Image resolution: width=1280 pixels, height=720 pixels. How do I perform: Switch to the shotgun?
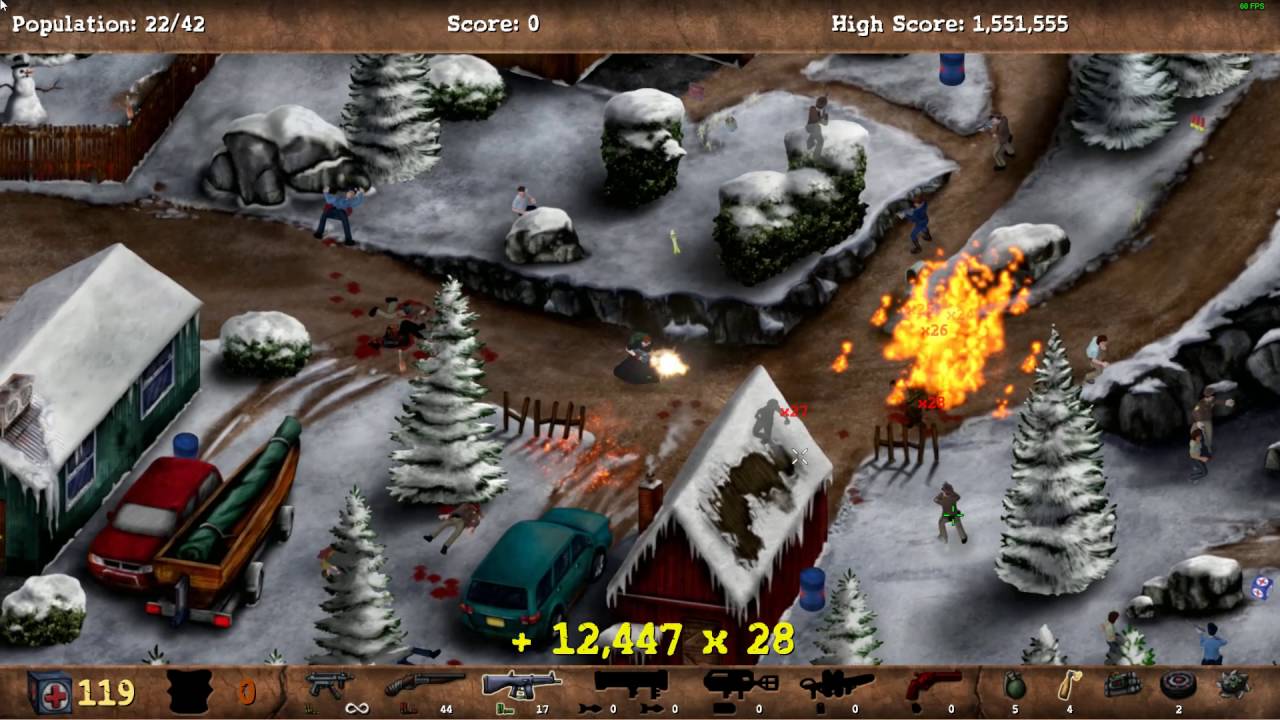point(424,685)
